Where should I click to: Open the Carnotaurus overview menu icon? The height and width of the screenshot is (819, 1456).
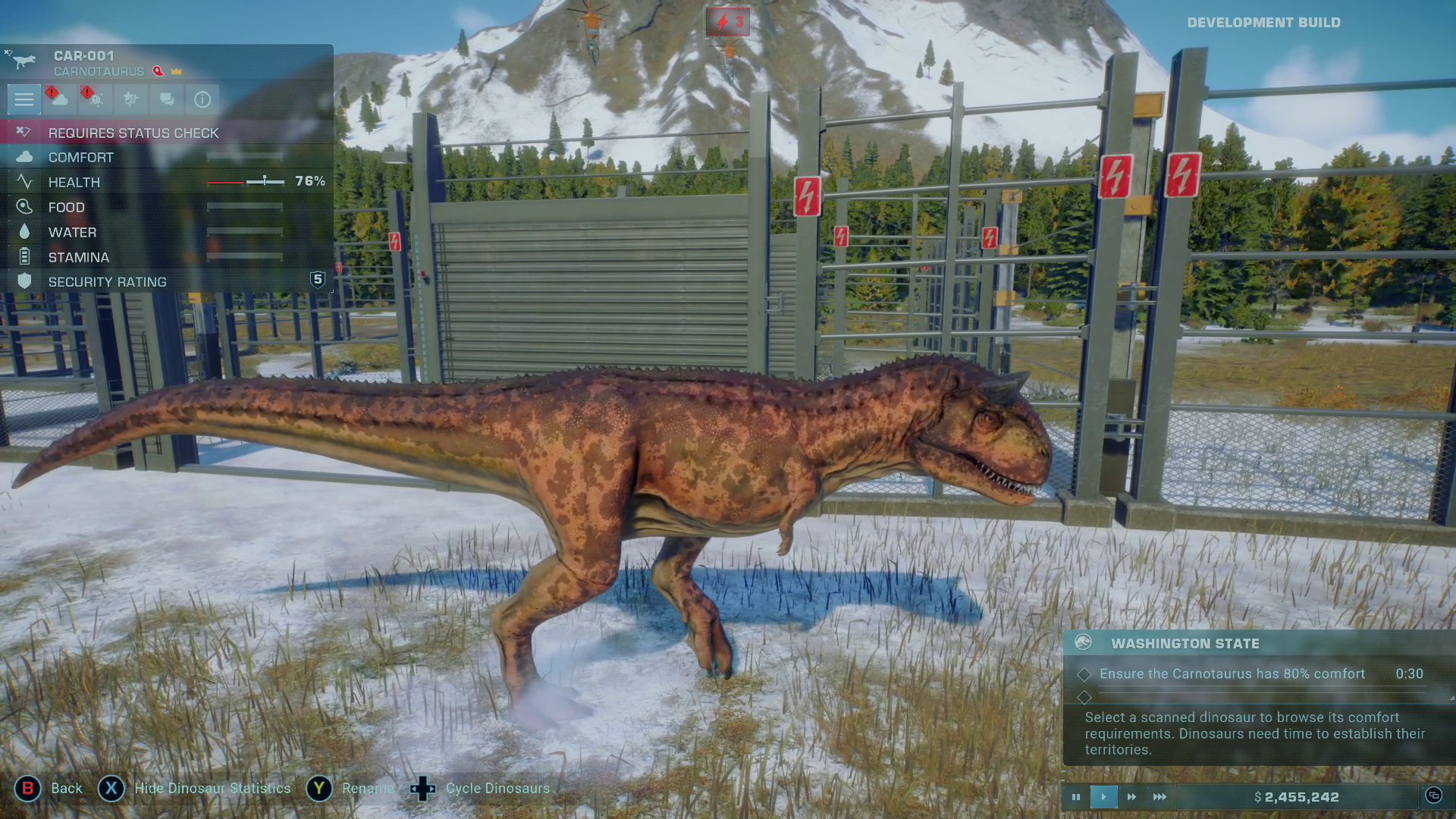tap(24, 100)
